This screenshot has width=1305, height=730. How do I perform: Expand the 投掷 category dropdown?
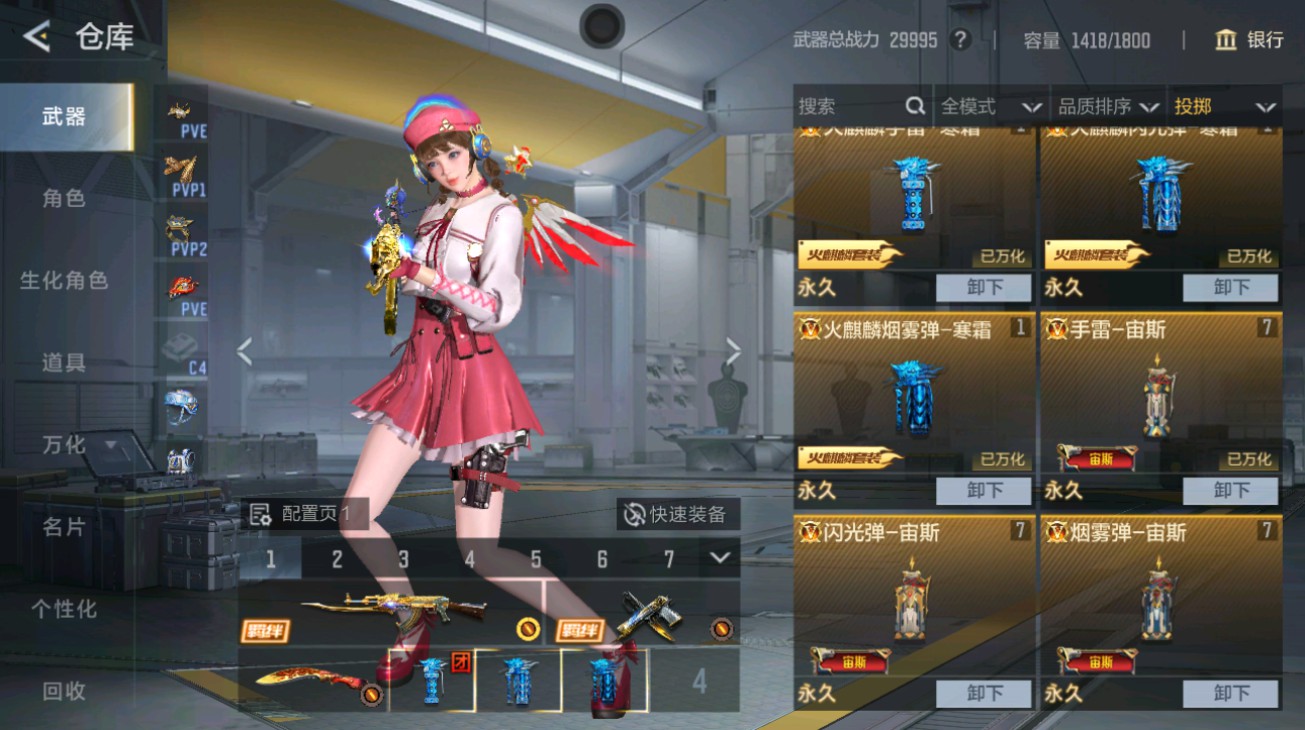point(1230,105)
